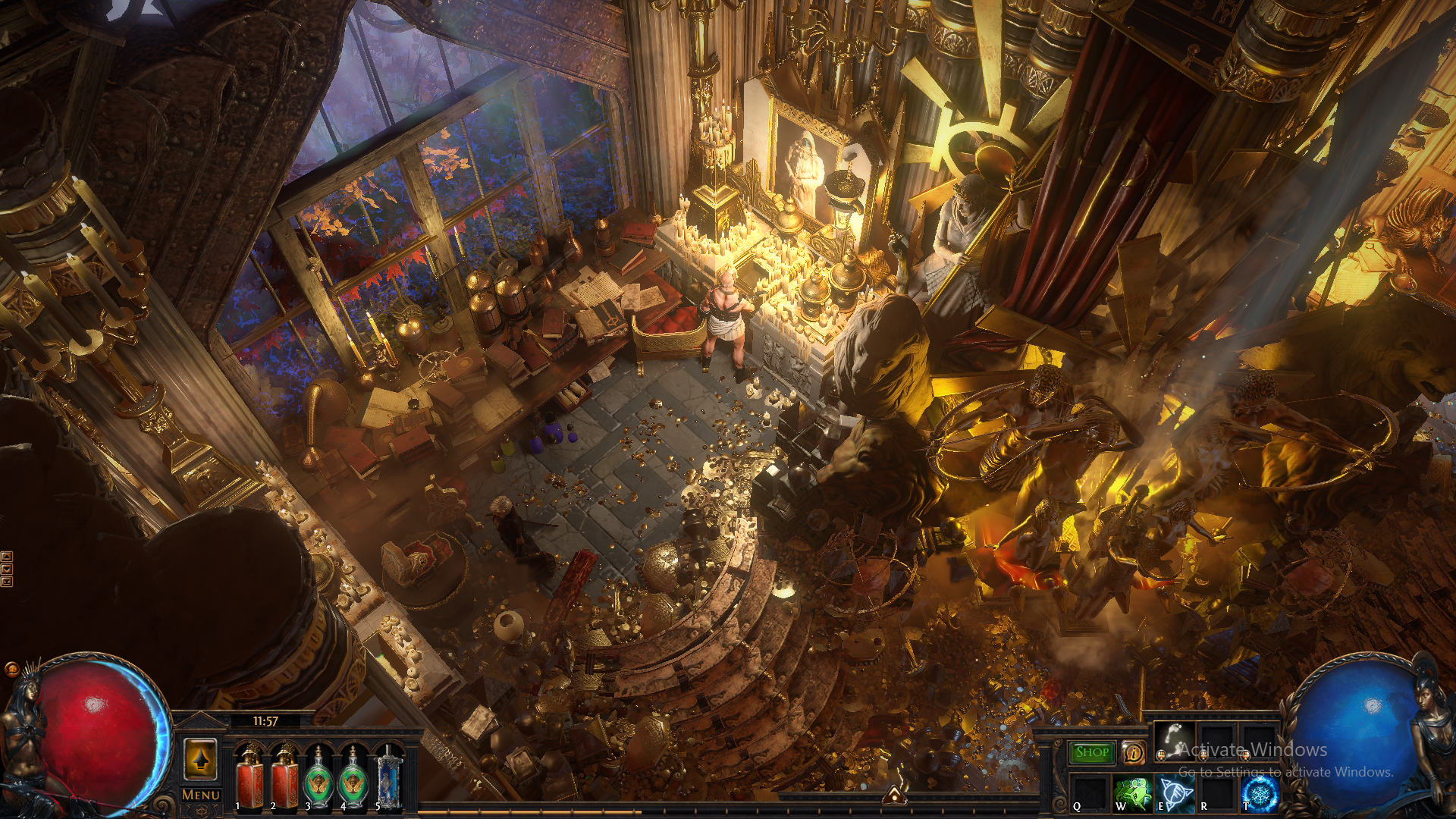
Task: Use the green winged flask in slot 4
Action: pos(353,779)
